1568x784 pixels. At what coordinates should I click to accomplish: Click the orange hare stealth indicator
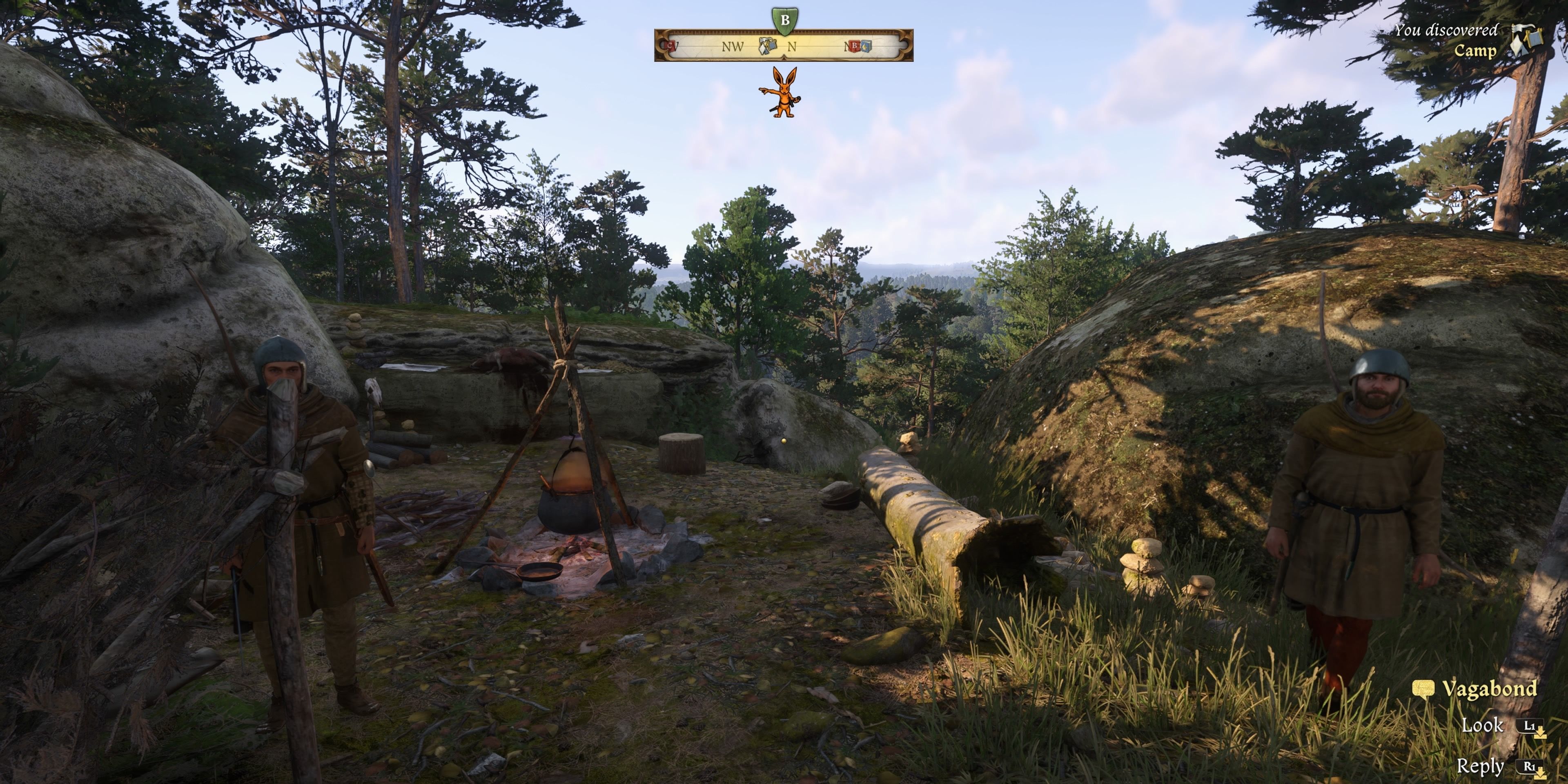click(x=782, y=93)
